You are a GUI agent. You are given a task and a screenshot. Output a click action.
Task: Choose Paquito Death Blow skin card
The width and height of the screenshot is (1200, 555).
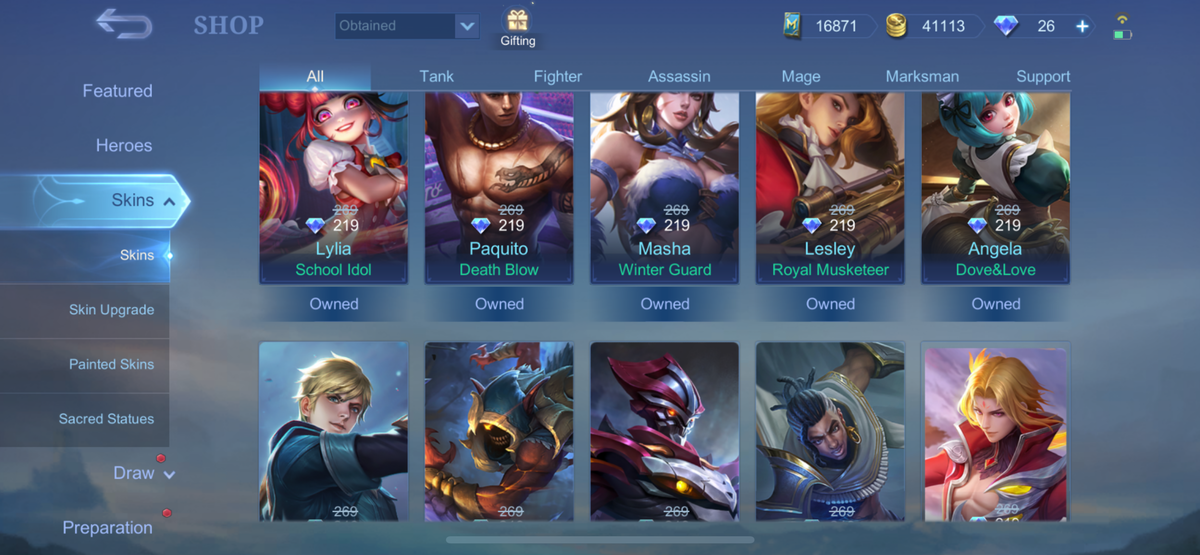499,188
